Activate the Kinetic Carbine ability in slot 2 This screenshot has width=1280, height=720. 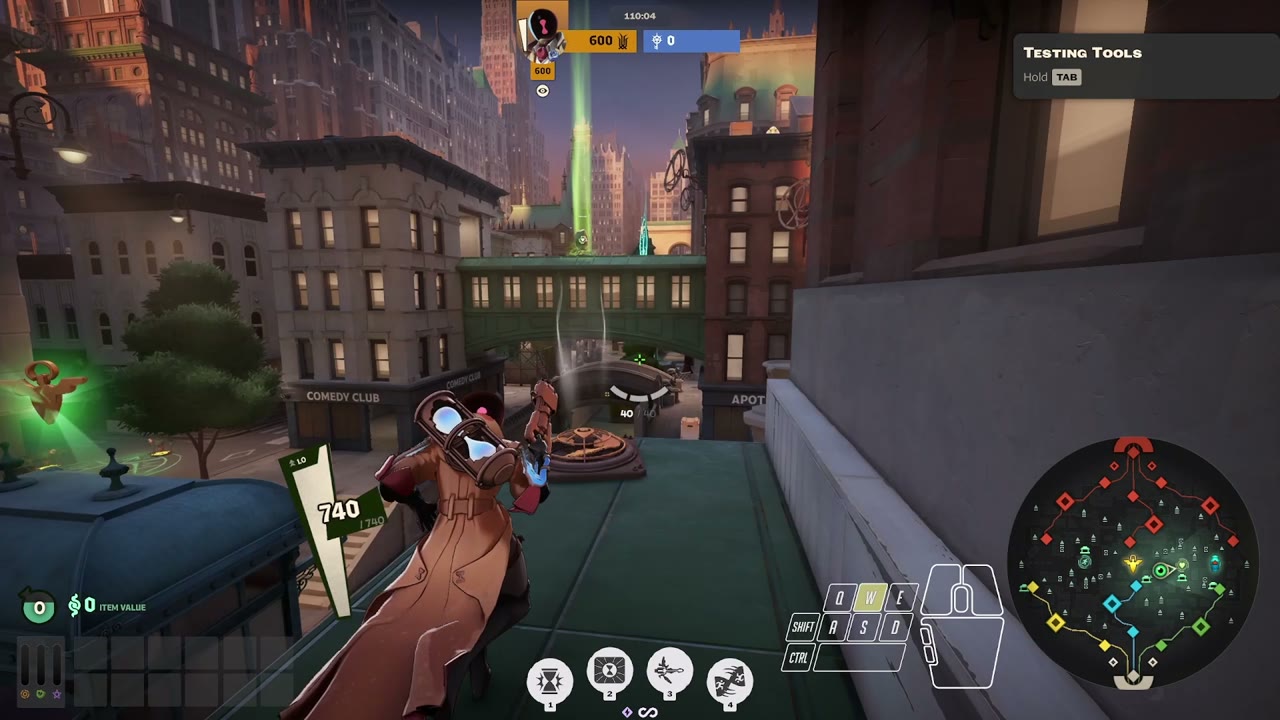point(610,672)
